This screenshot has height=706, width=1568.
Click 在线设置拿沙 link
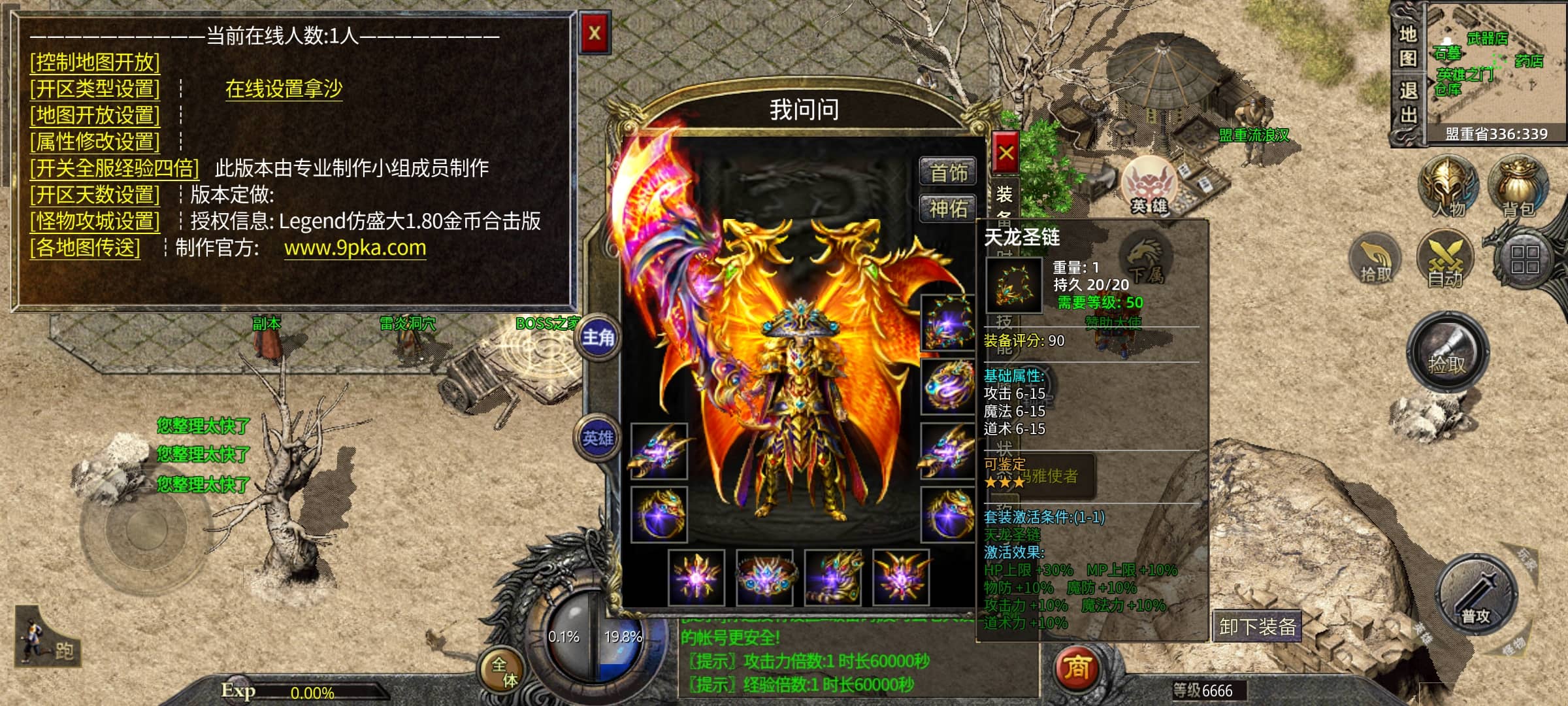pyautogui.click(x=284, y=88)
